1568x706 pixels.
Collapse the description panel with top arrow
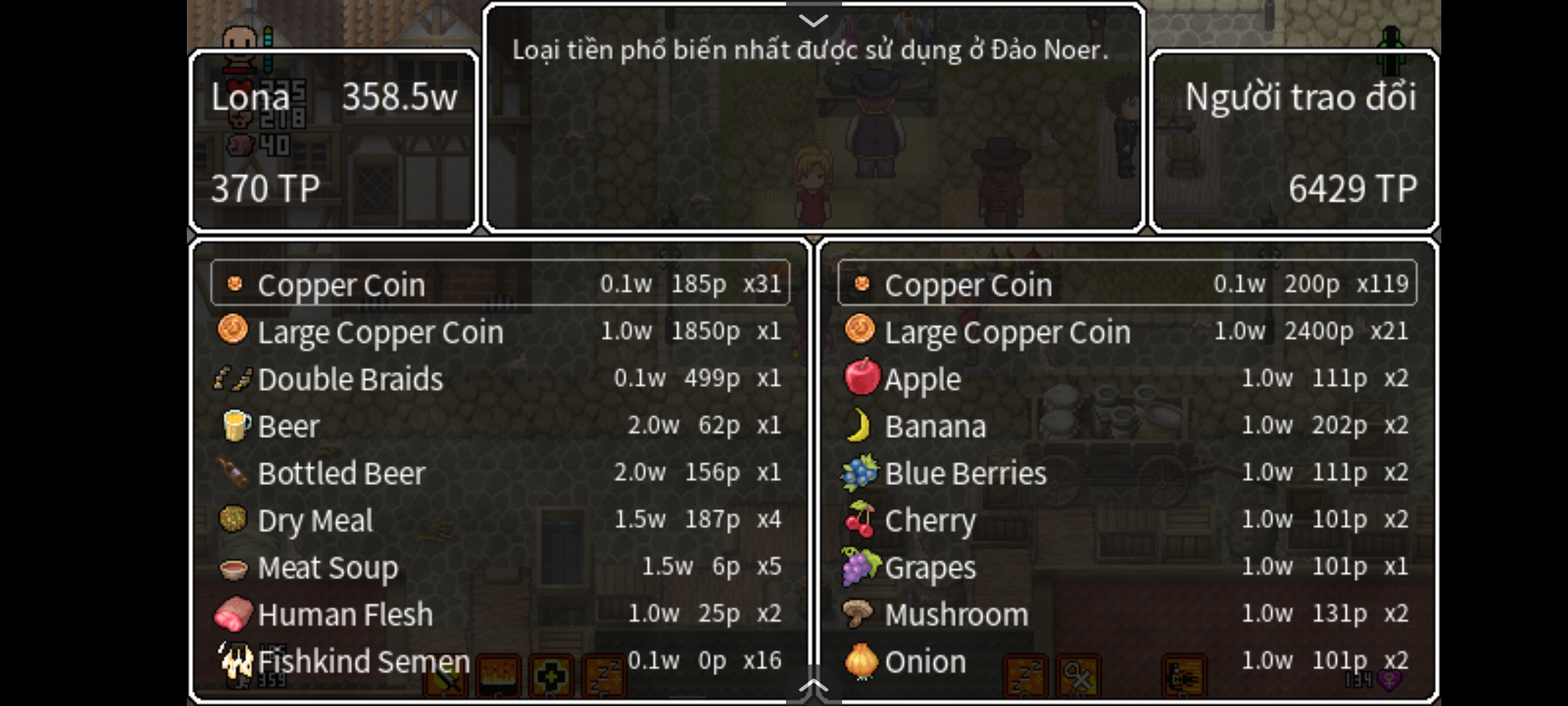click(813, 20)
